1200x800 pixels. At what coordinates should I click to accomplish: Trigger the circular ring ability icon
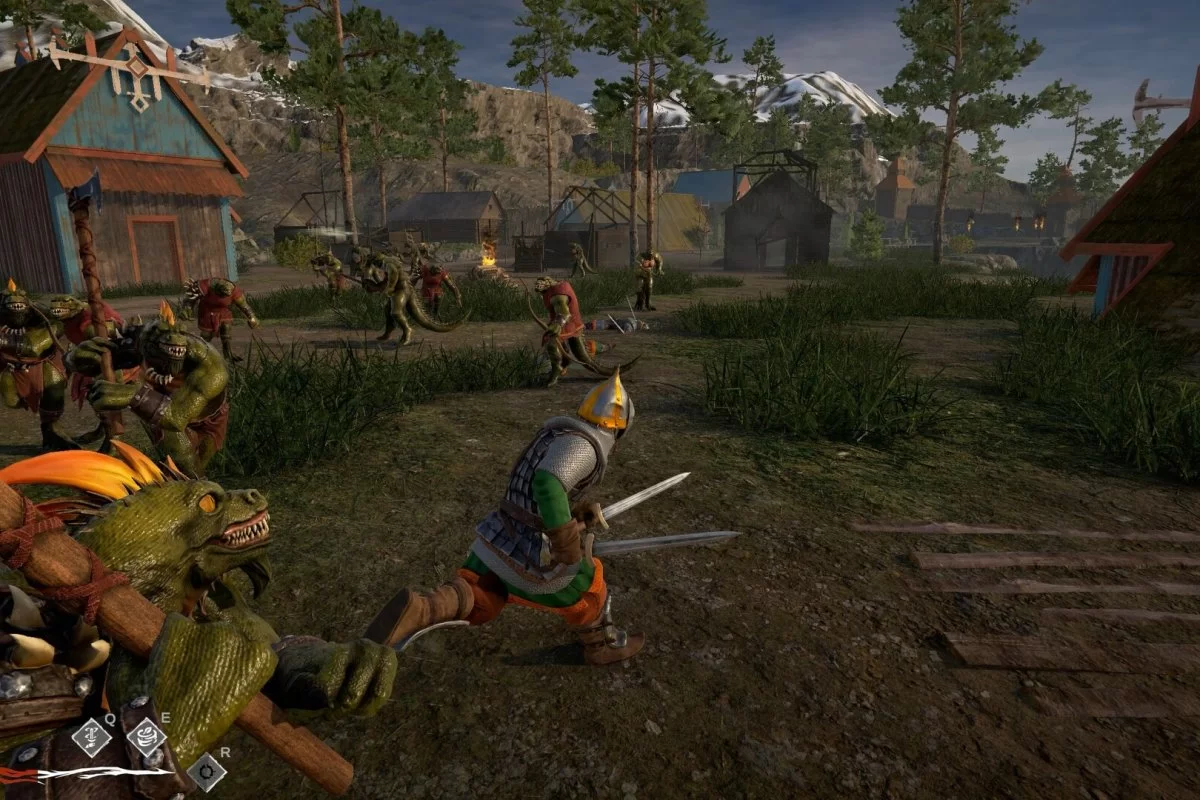206,771
